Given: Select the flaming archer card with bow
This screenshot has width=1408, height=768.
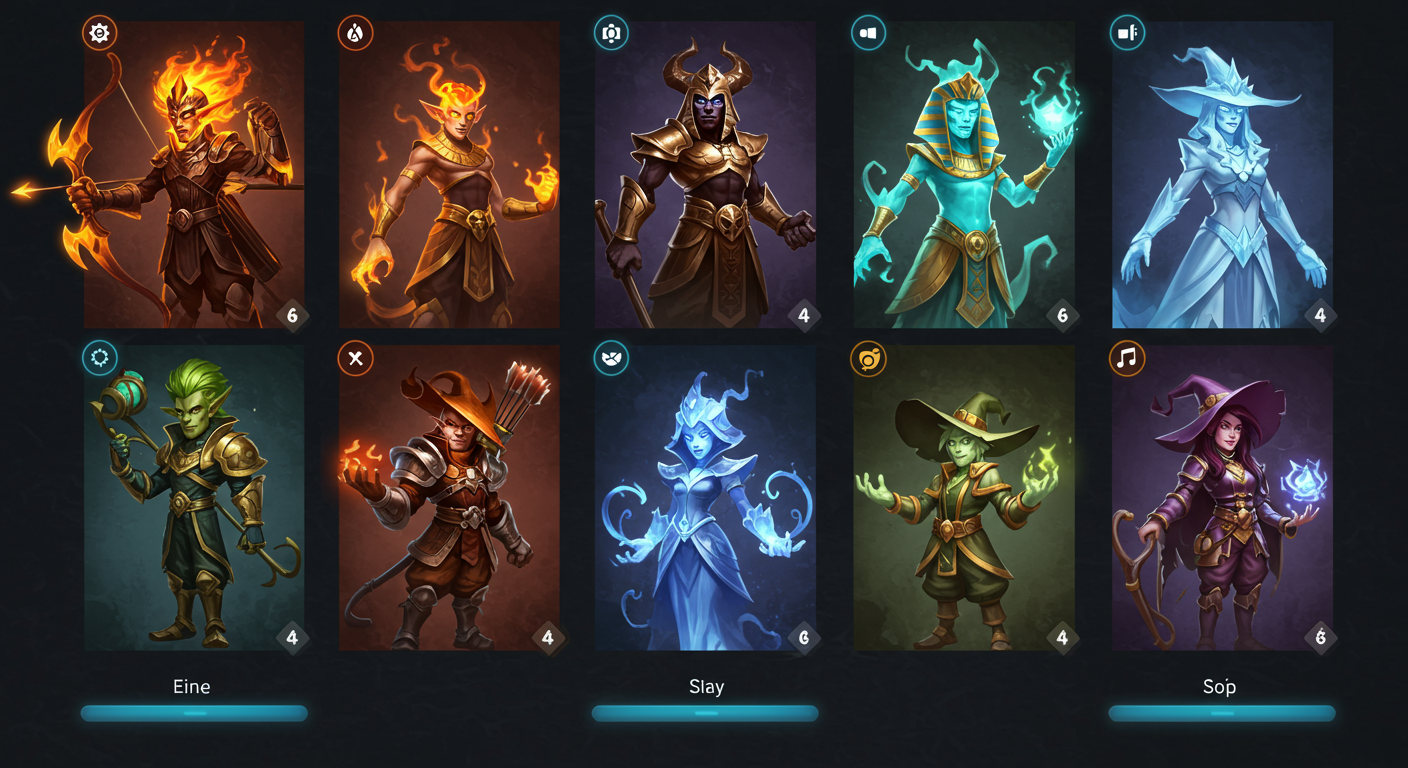Looking at the screenshot, I should pyautogui.click(x=193, y=175).
